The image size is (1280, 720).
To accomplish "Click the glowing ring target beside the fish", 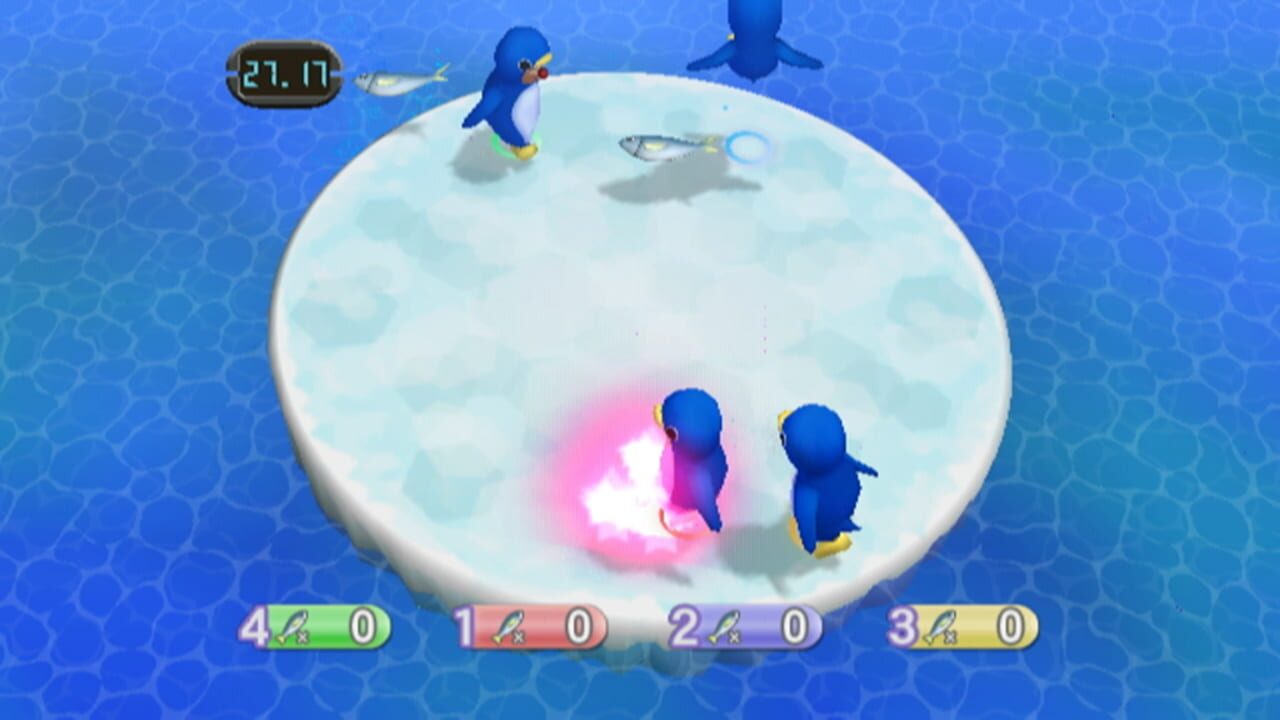I will click(x=748, y=148).
